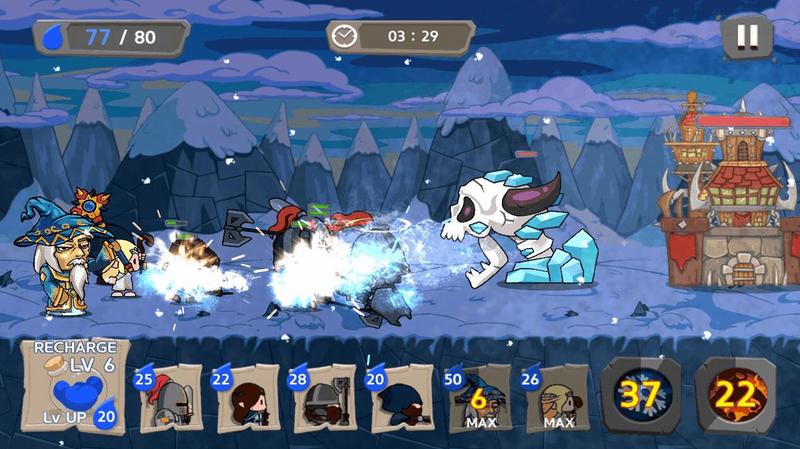Pause the game
The image size is (800, 449).
[747, 37]
